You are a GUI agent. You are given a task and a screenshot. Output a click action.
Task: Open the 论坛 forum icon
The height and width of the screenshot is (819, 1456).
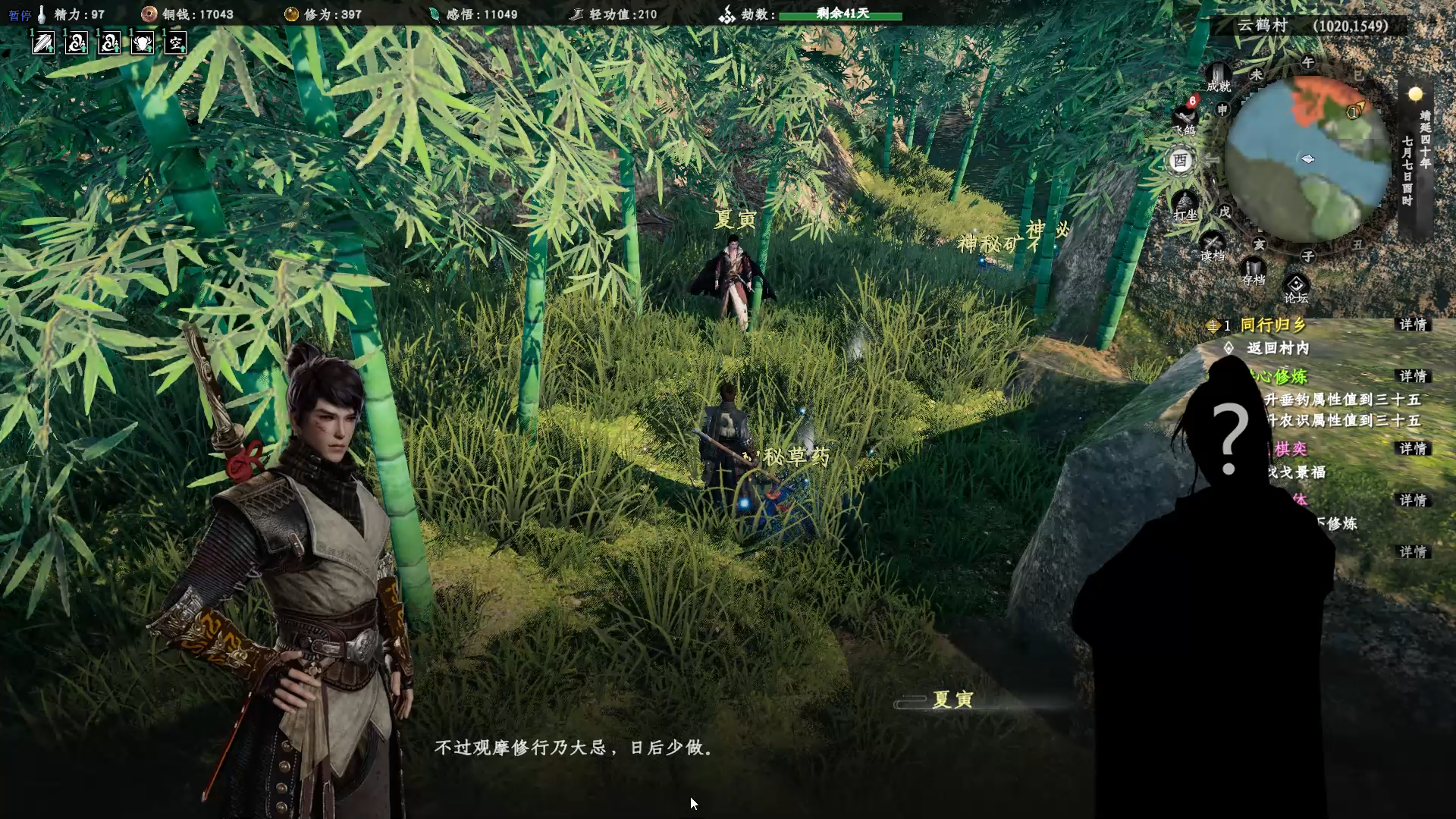pyautogui.click(x=1296, y=288)
